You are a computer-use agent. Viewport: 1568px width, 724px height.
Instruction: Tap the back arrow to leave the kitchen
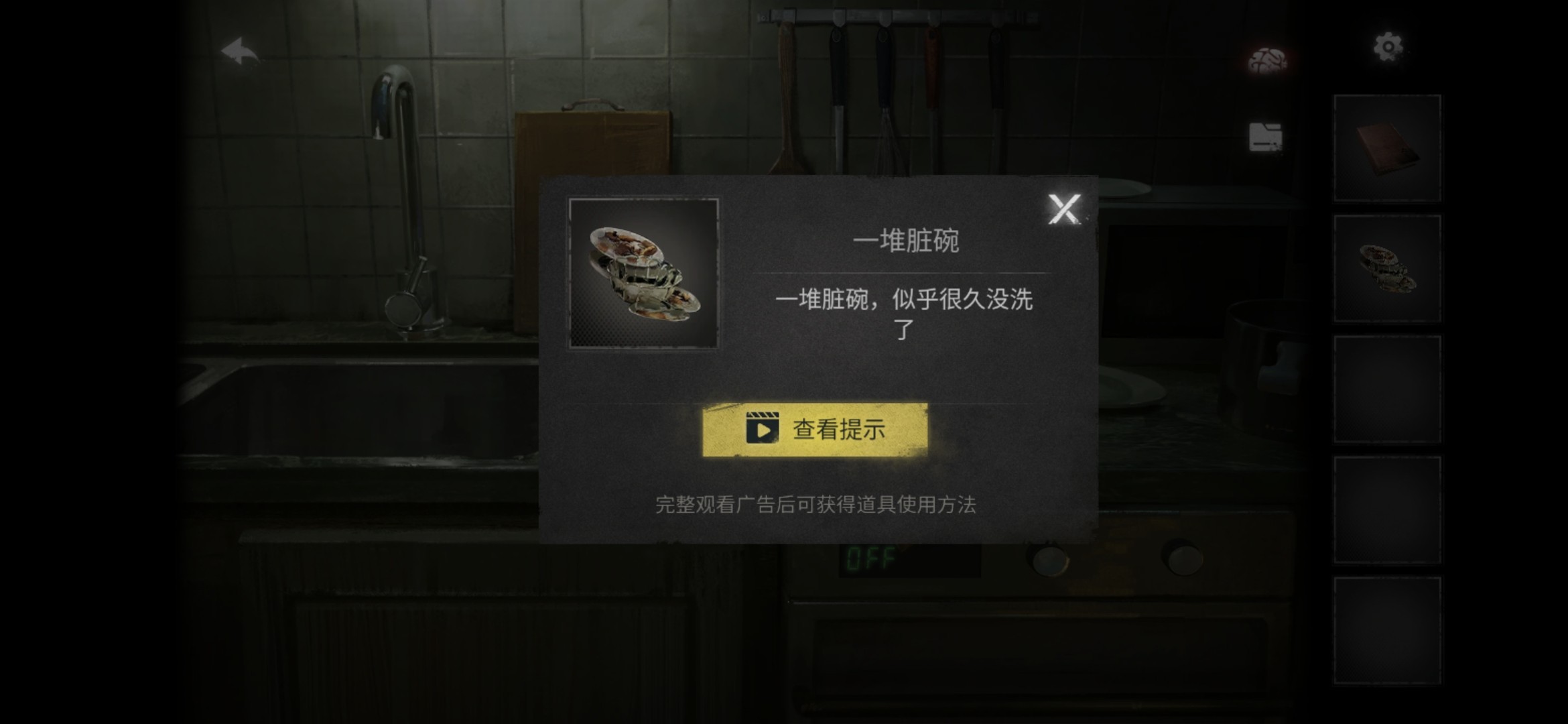point(241,50)
